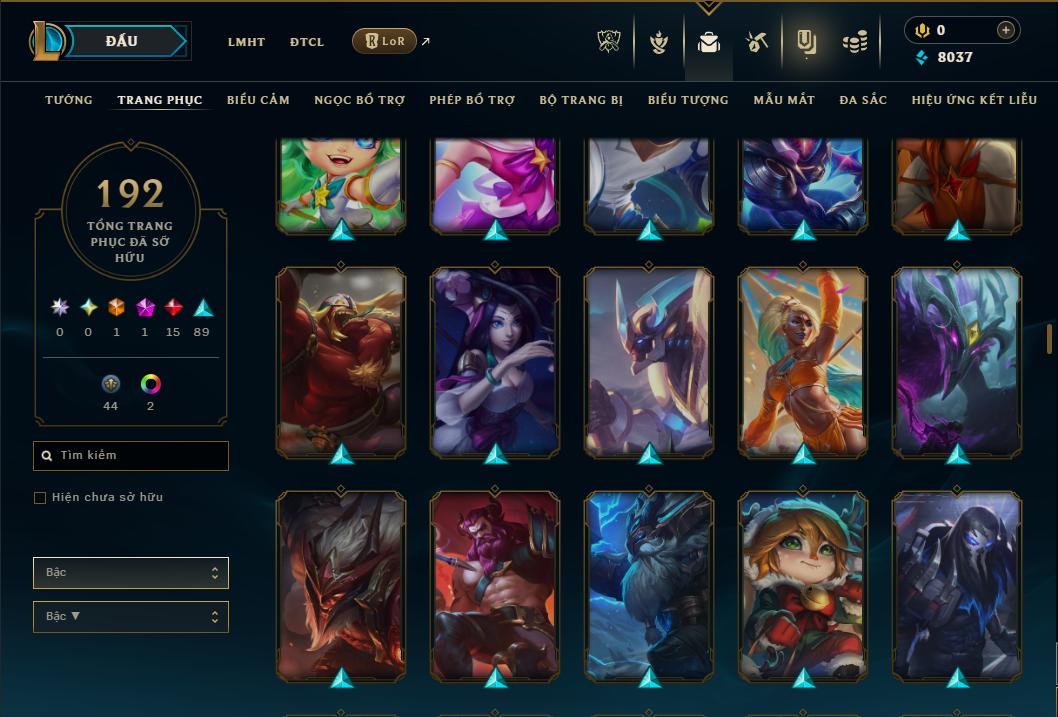The height and width of the screenshot is (717, 1058).
Task: Open the Clash trophy icon
Action: pyautogui.click(x=609, y=42)
